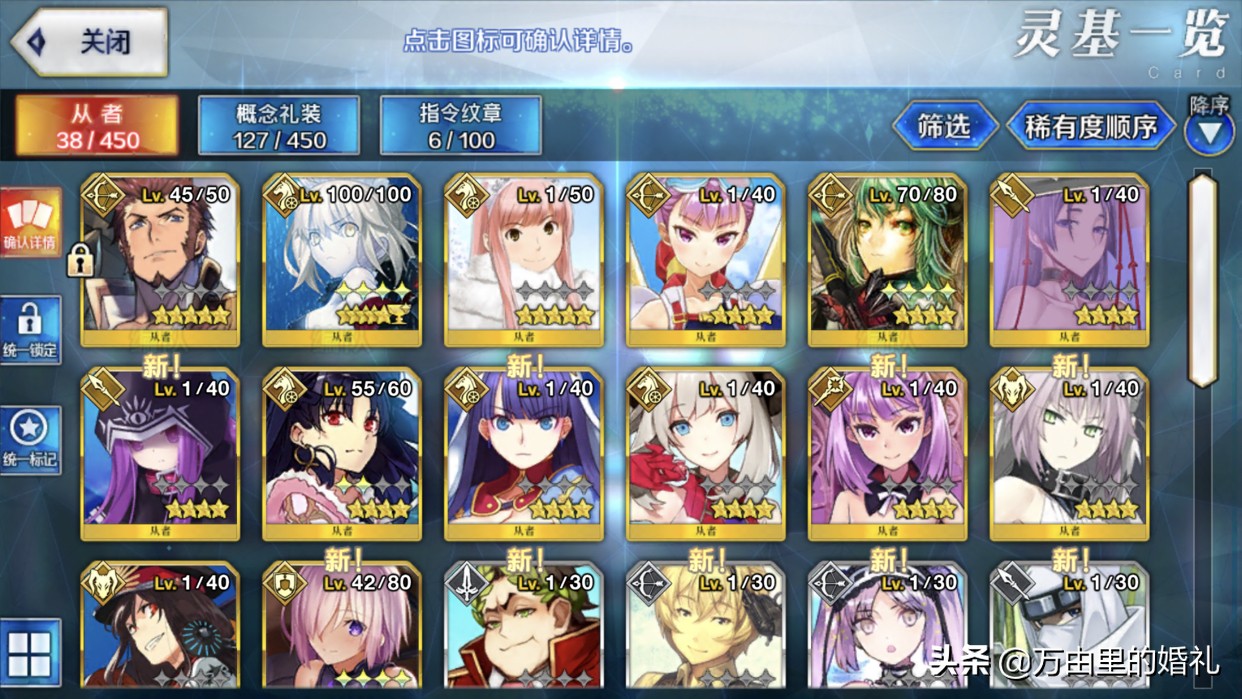Image resolution: width=1242 pixels, height=699 pixels.
Task: Click the 统一标记 bulk favorite button
Action: (30, 440)
